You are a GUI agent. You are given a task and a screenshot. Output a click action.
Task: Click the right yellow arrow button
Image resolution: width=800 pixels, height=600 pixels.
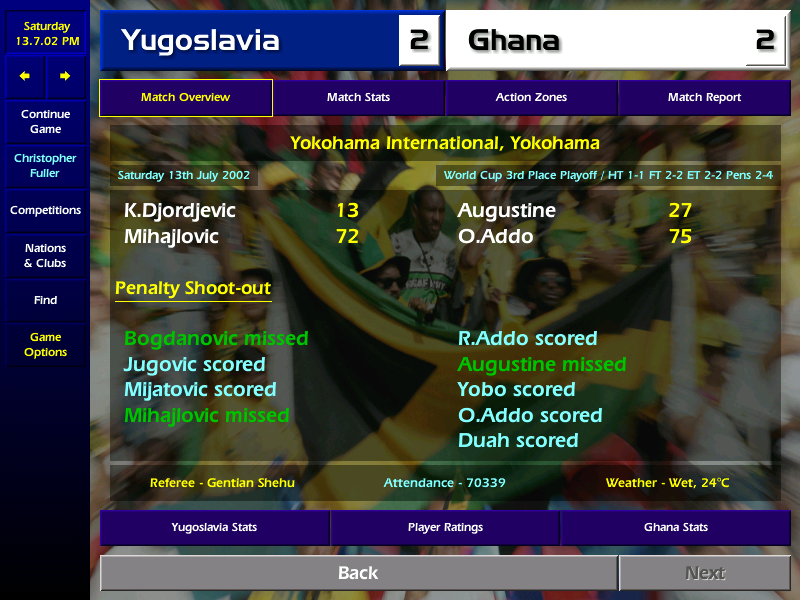tap(65, 76)
